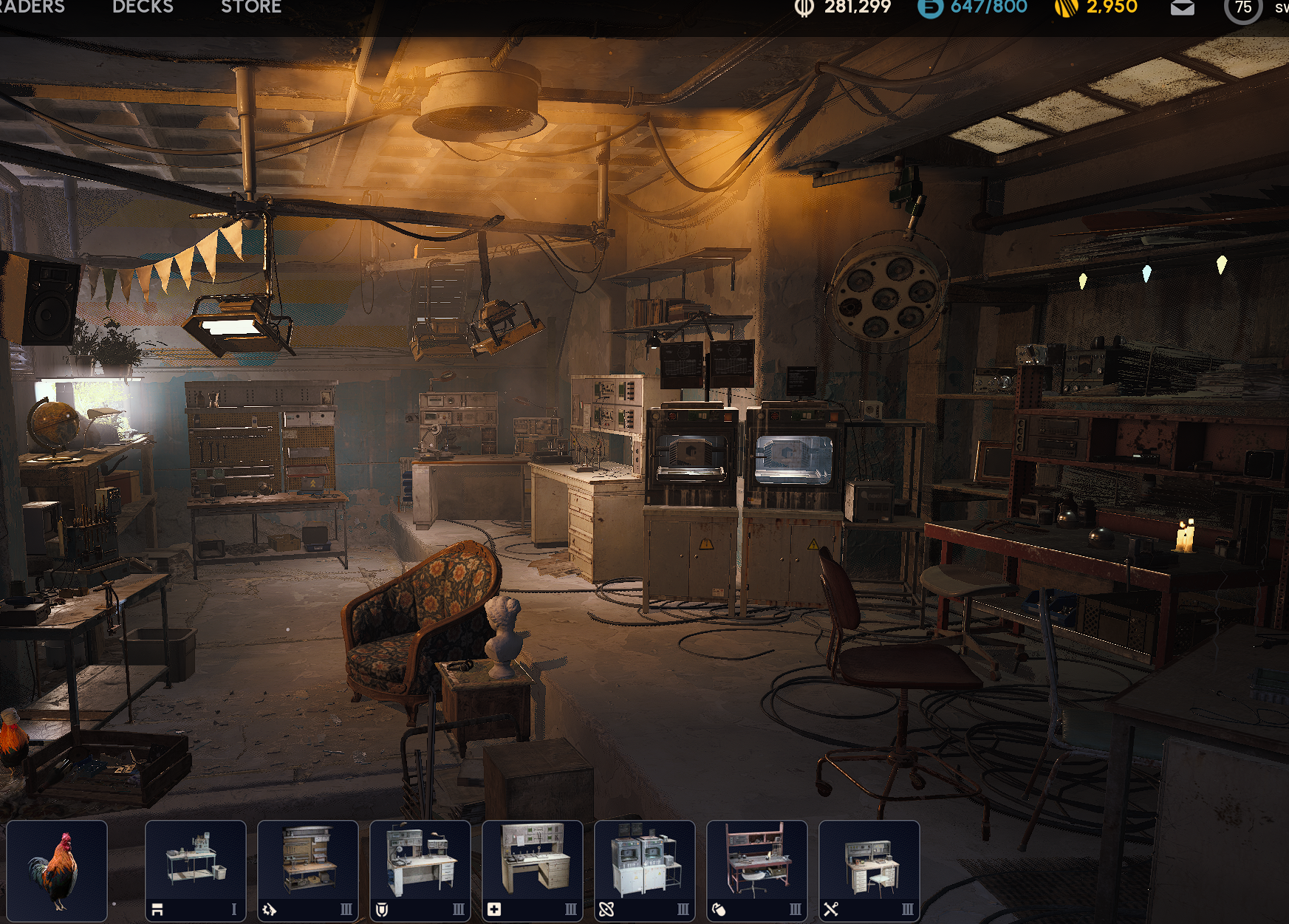The width and height of the screenshot is (1289, 924).
Task: Select the shield-icon station tile
Action: point(420,870)
